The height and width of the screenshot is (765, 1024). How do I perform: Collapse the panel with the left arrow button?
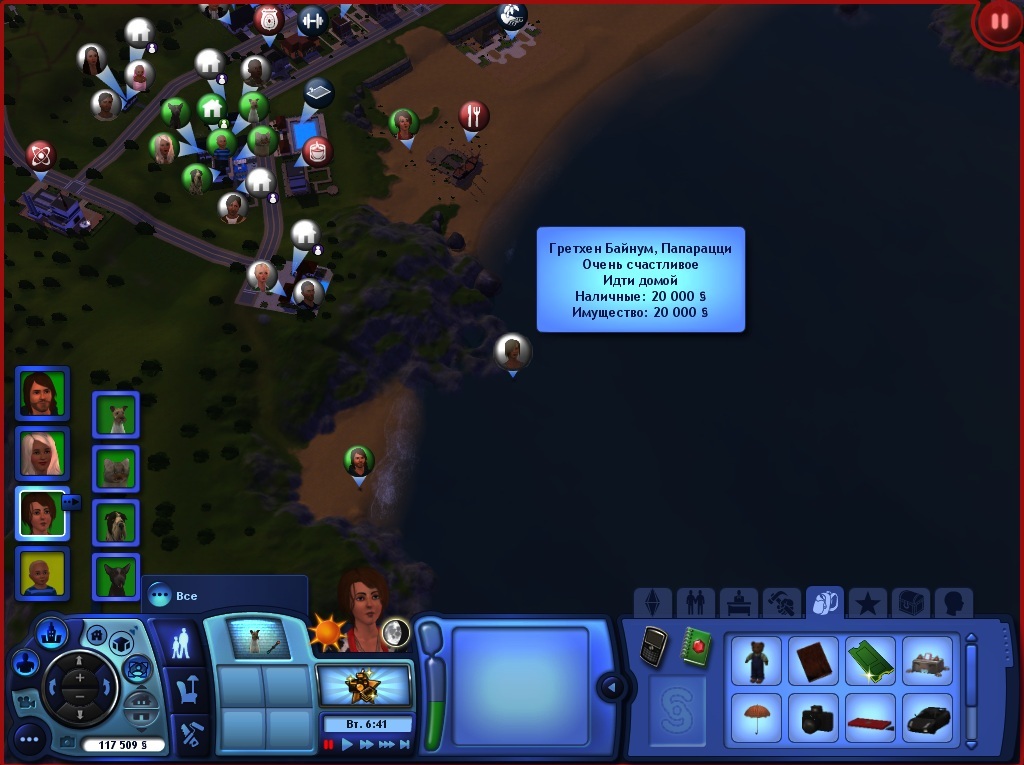610,687
